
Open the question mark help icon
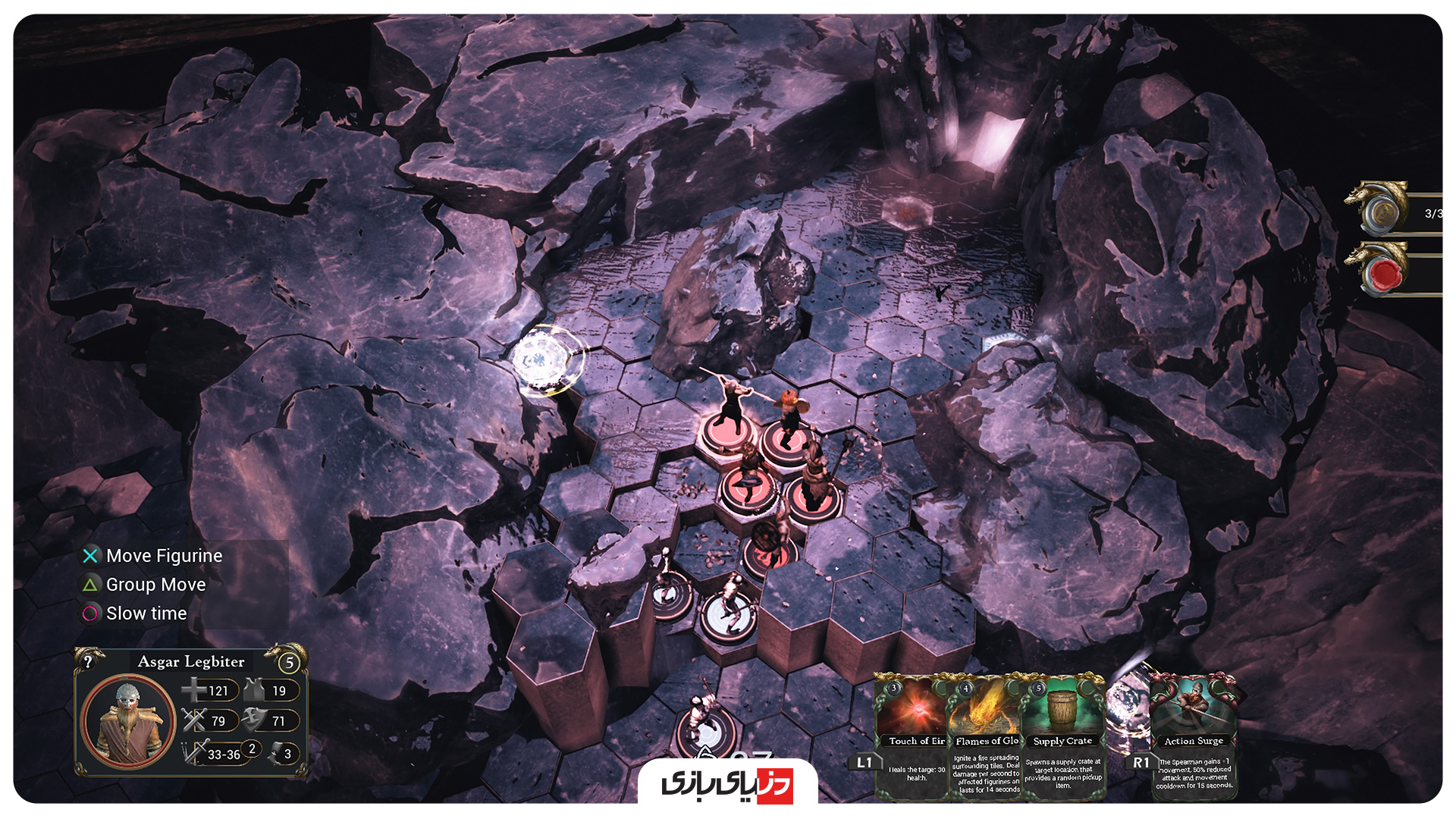[89, 661]
